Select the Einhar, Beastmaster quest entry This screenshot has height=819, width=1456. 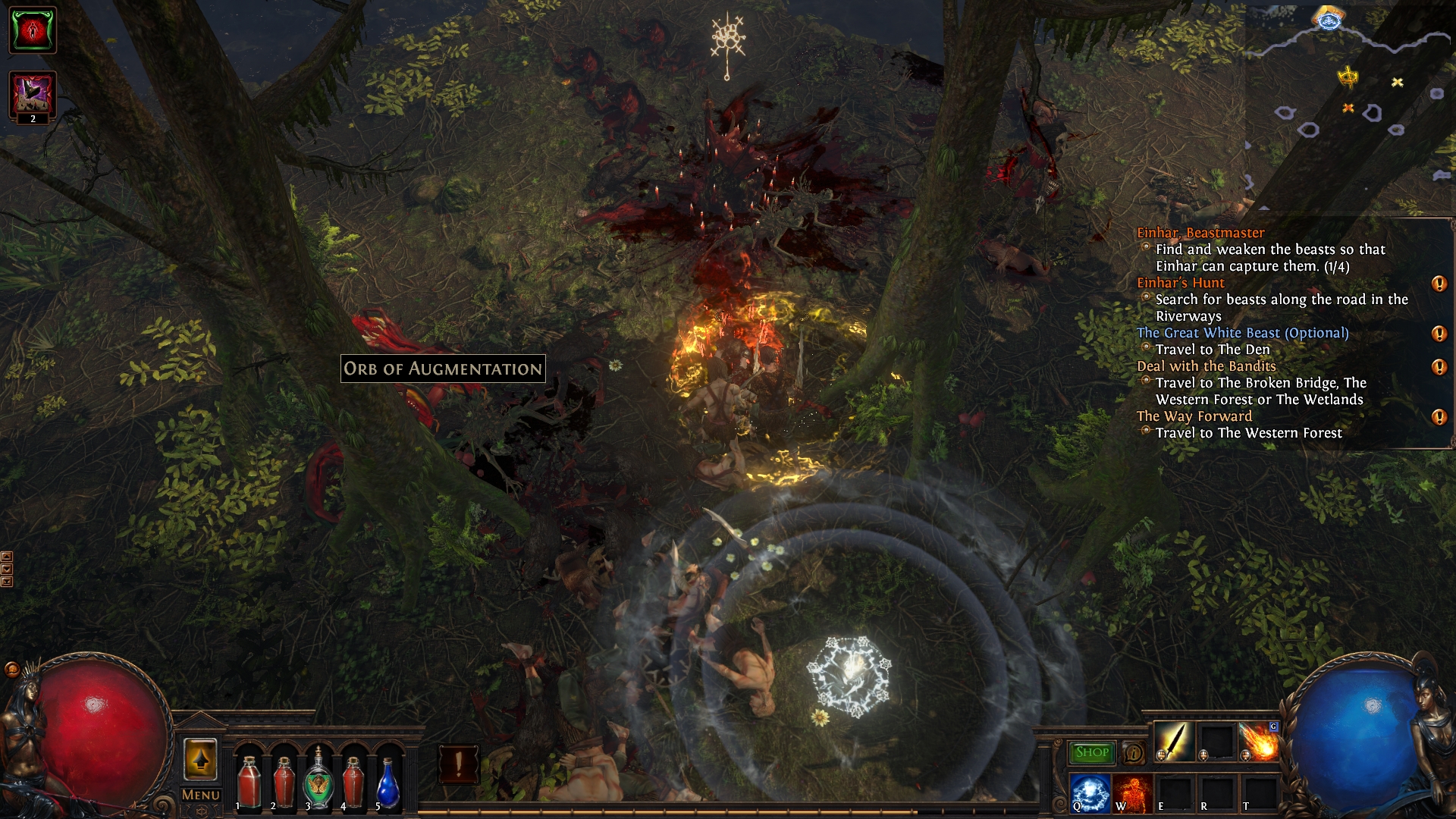(1200, 233)
